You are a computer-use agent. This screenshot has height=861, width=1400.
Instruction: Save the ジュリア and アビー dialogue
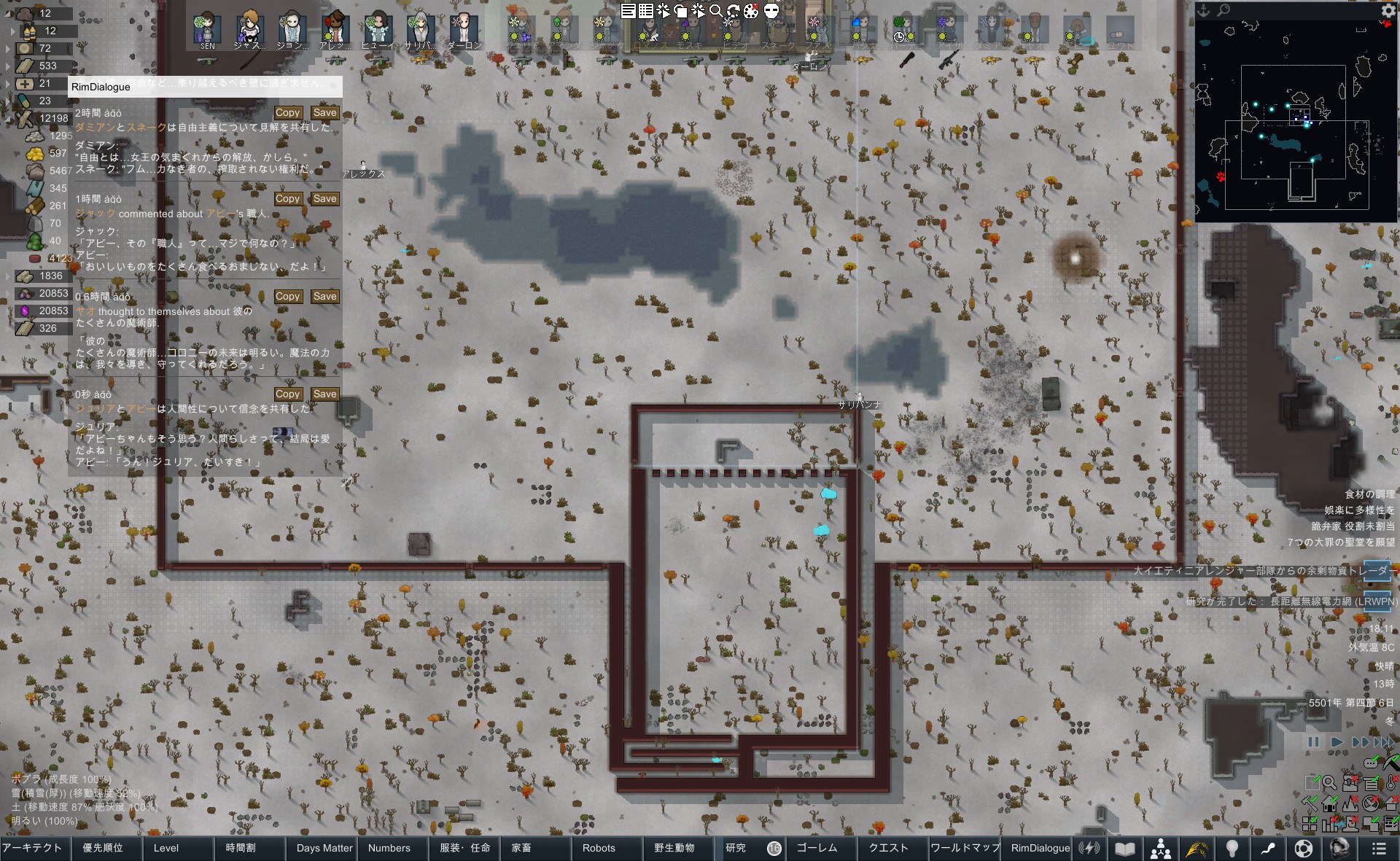click(x=324, y=394)
